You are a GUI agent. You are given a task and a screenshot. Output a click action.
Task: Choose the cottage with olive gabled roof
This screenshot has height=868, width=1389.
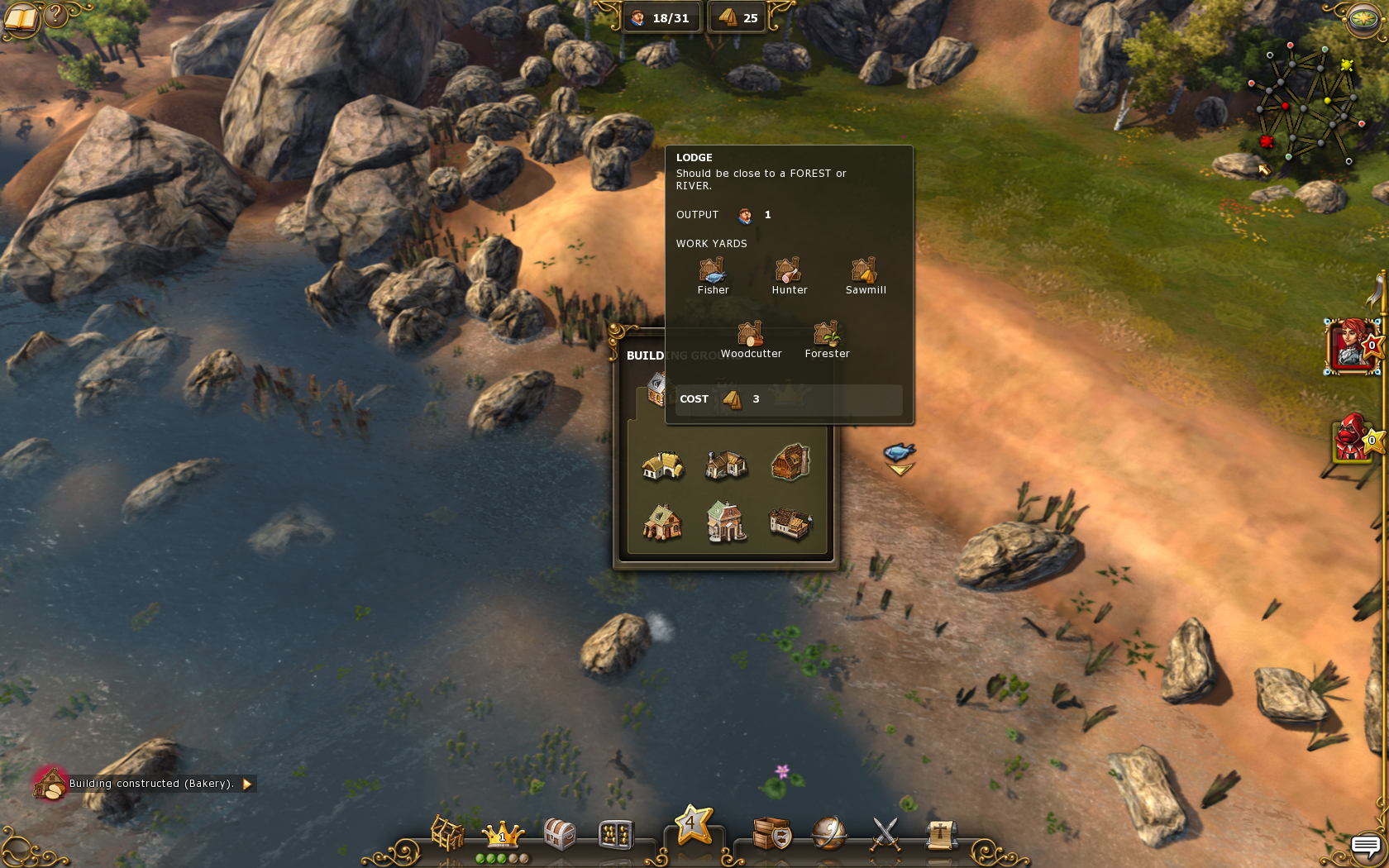662,522
